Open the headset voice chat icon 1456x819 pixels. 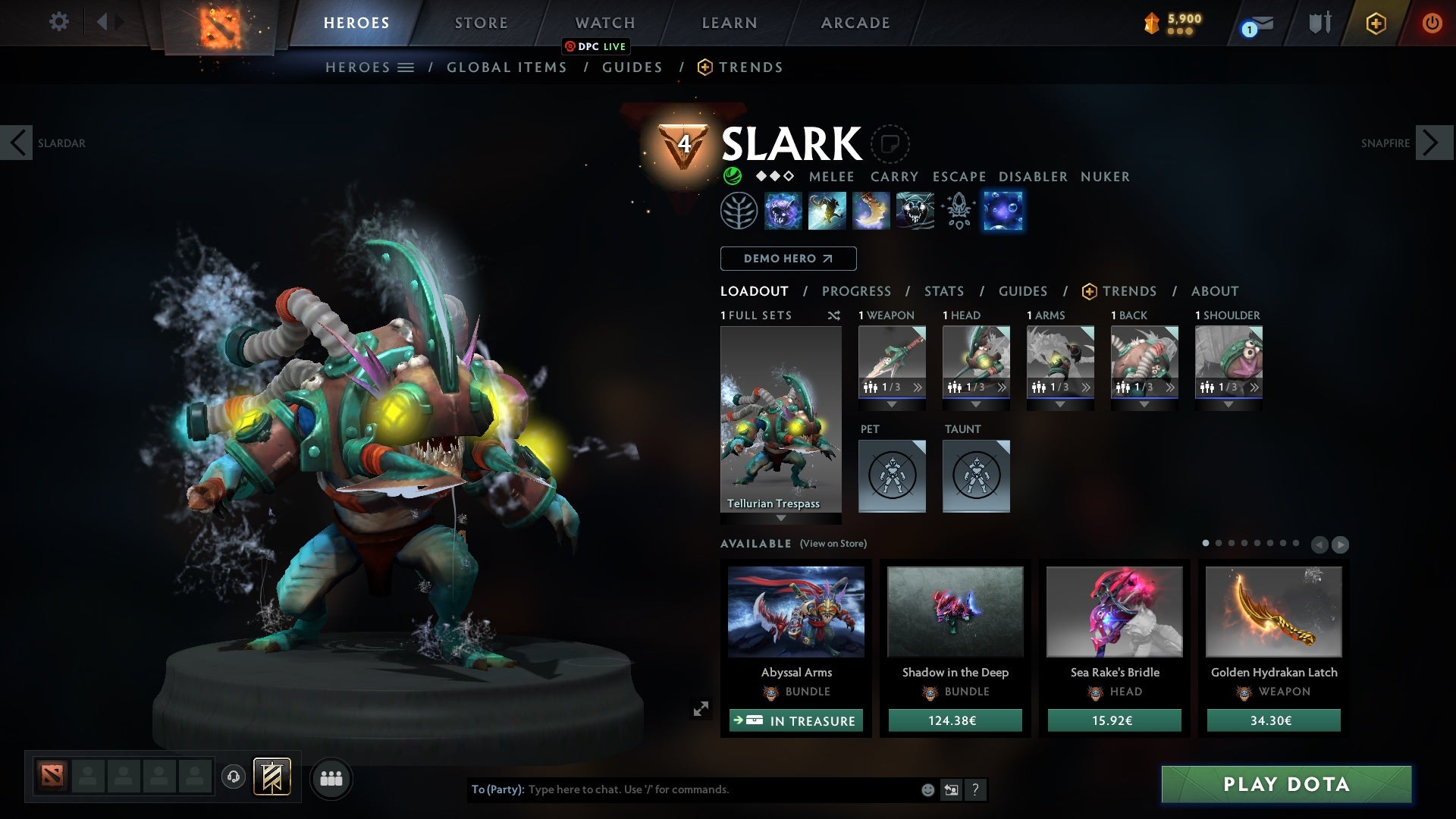click(232, 778)
